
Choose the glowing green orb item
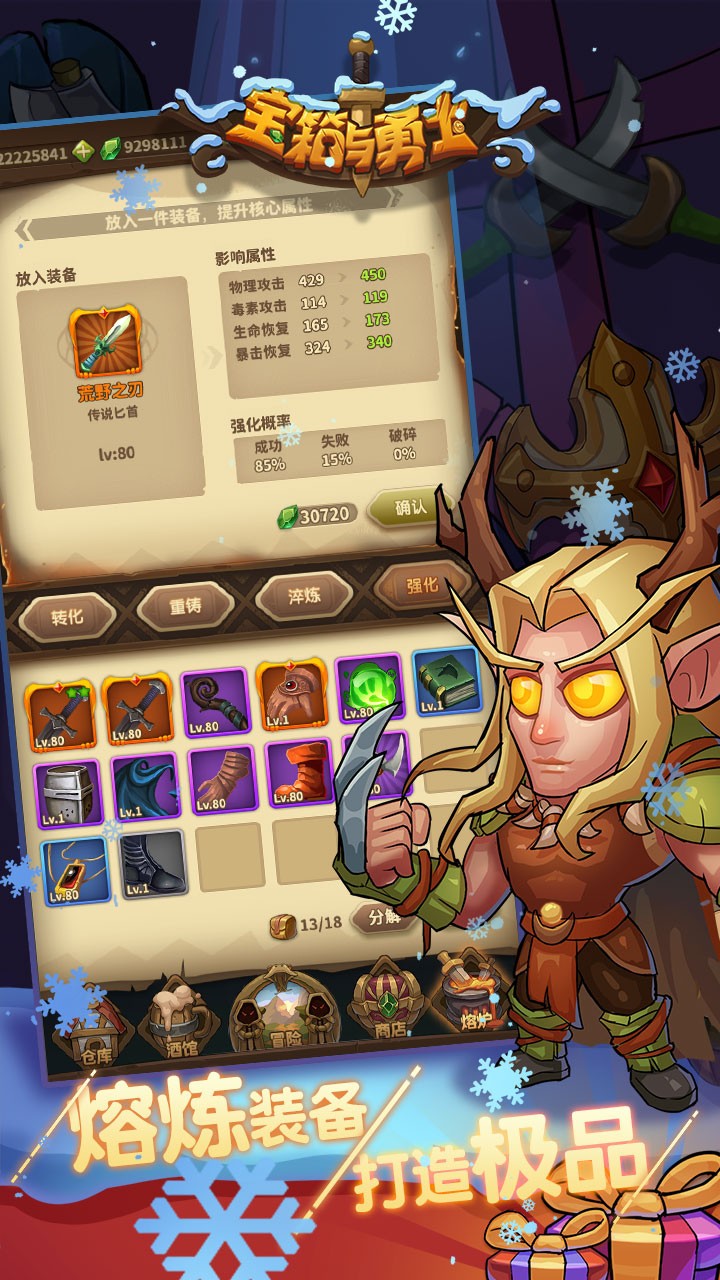(x=368, y=688)
